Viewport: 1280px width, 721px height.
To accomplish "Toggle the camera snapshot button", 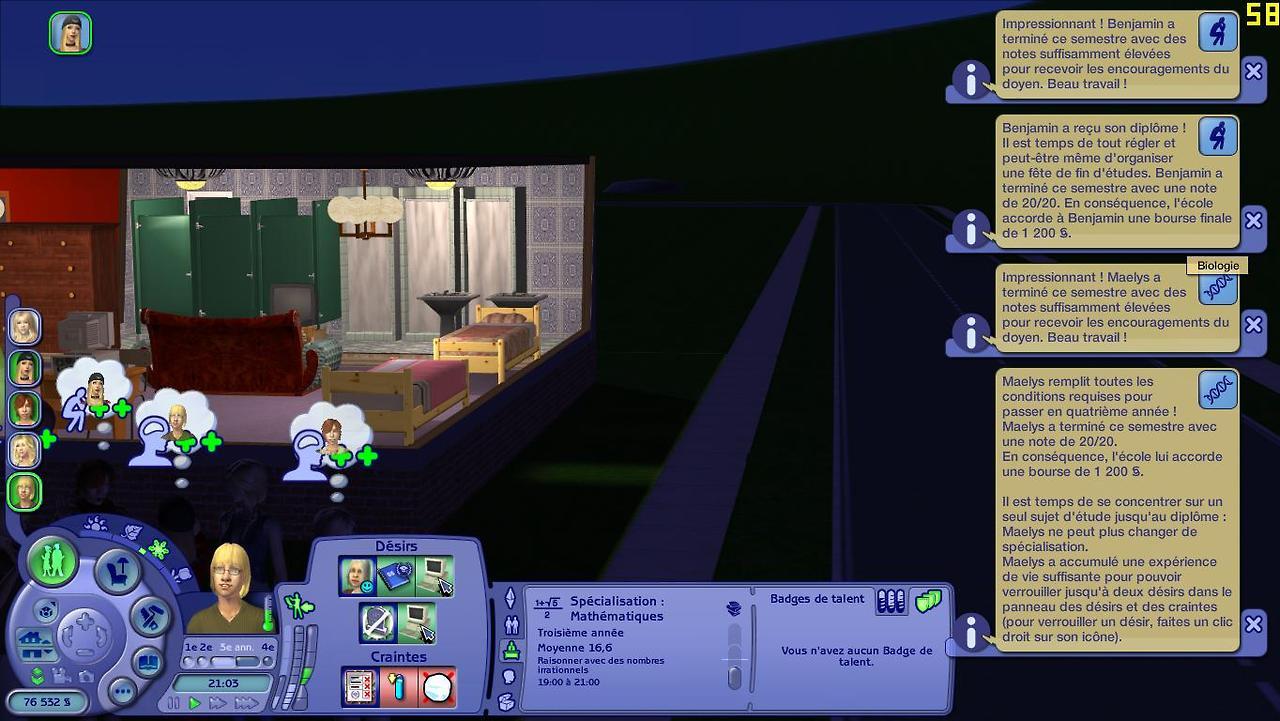I will (86, 676).
